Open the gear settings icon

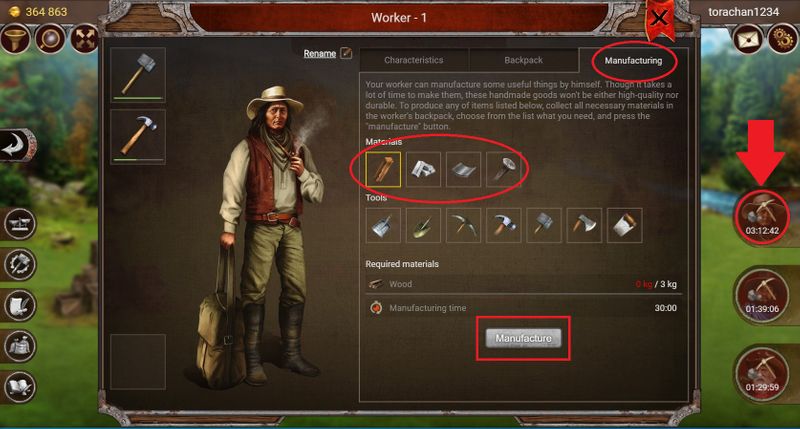[780, 39]
